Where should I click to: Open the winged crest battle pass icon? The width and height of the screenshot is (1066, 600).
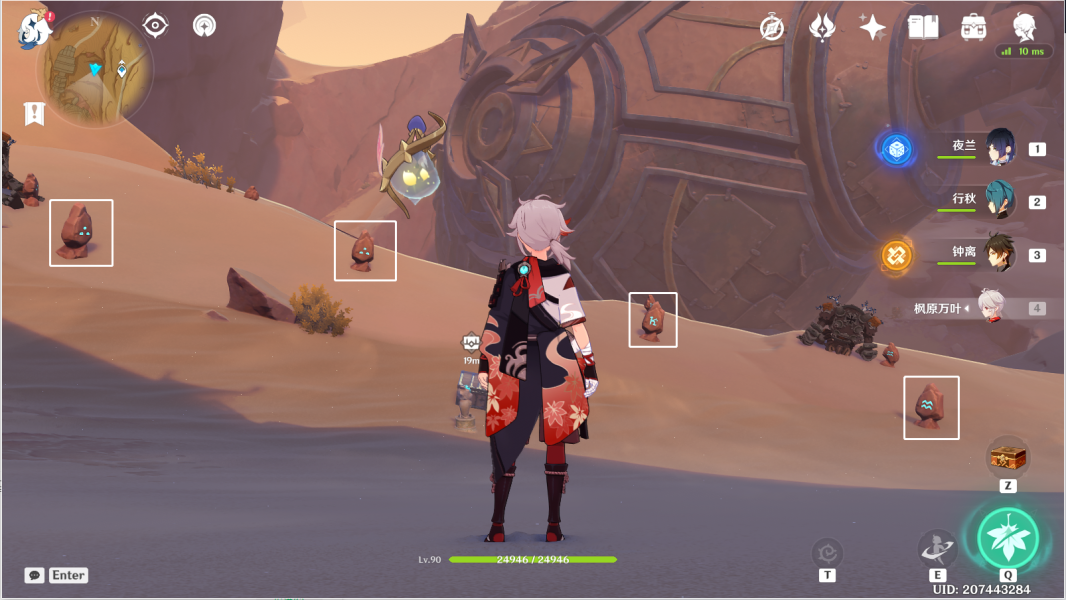tap(822, 27)
